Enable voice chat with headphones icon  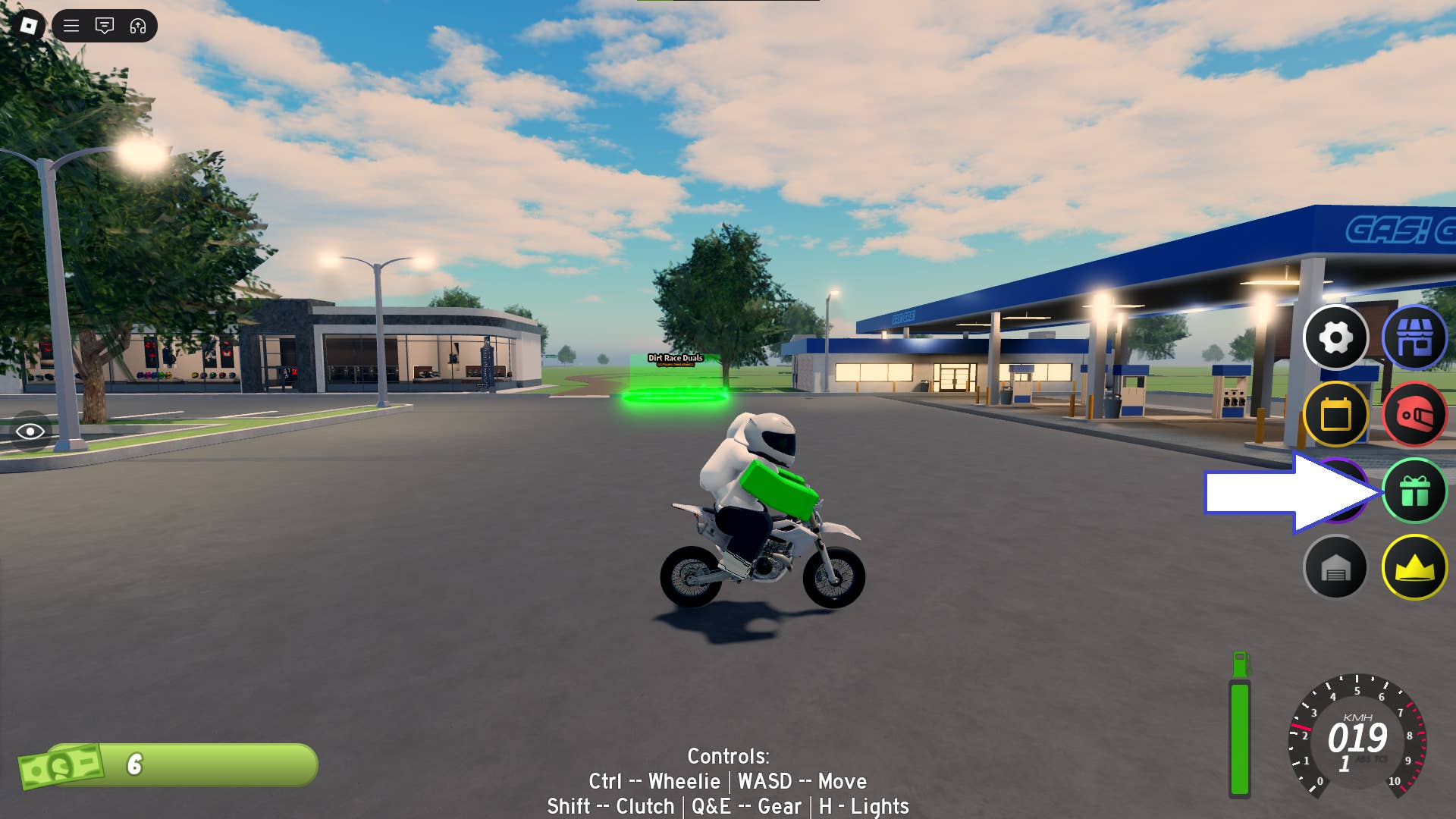(x=136, y=27)
